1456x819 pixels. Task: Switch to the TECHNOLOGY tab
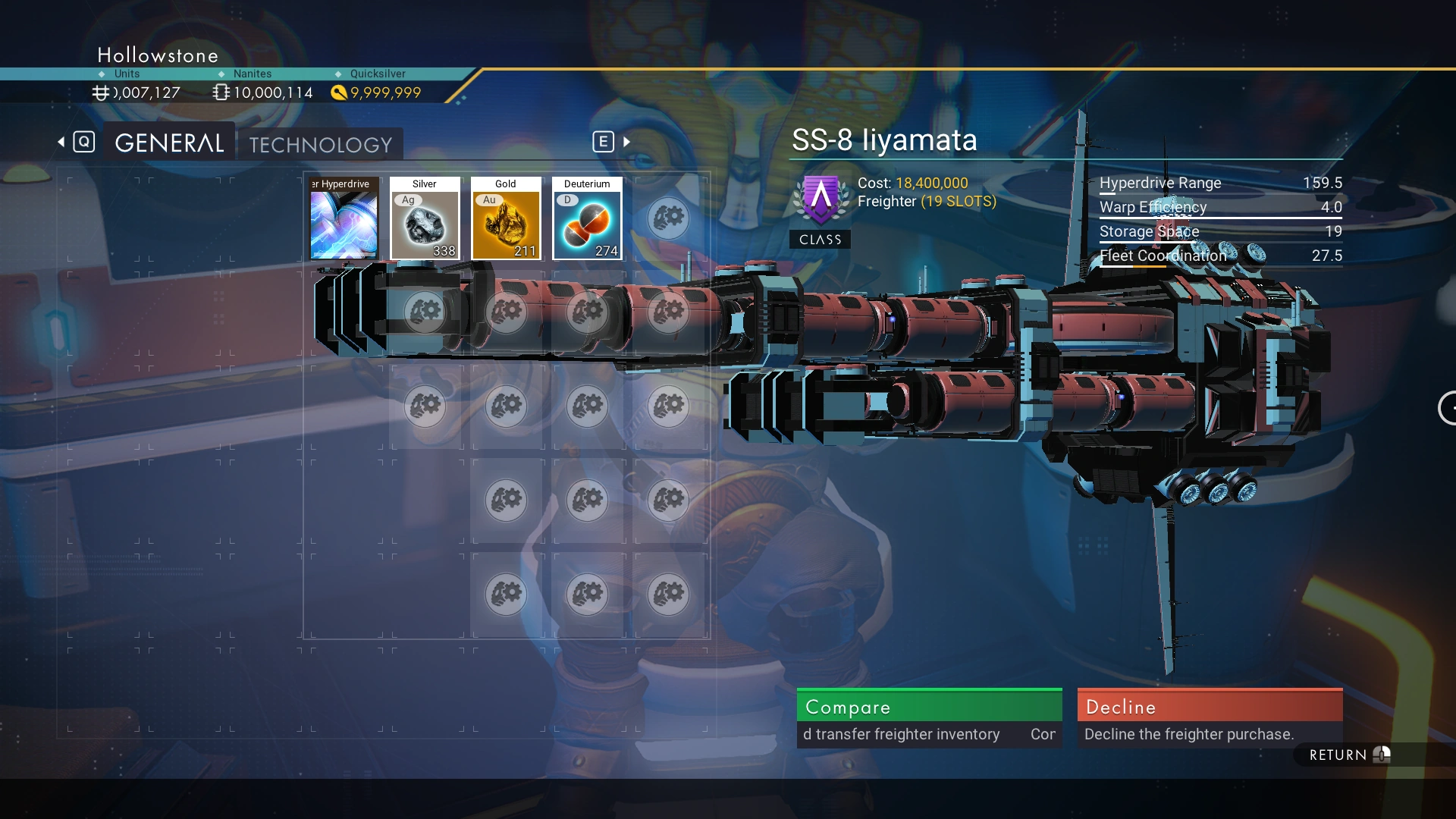[321, 144]
